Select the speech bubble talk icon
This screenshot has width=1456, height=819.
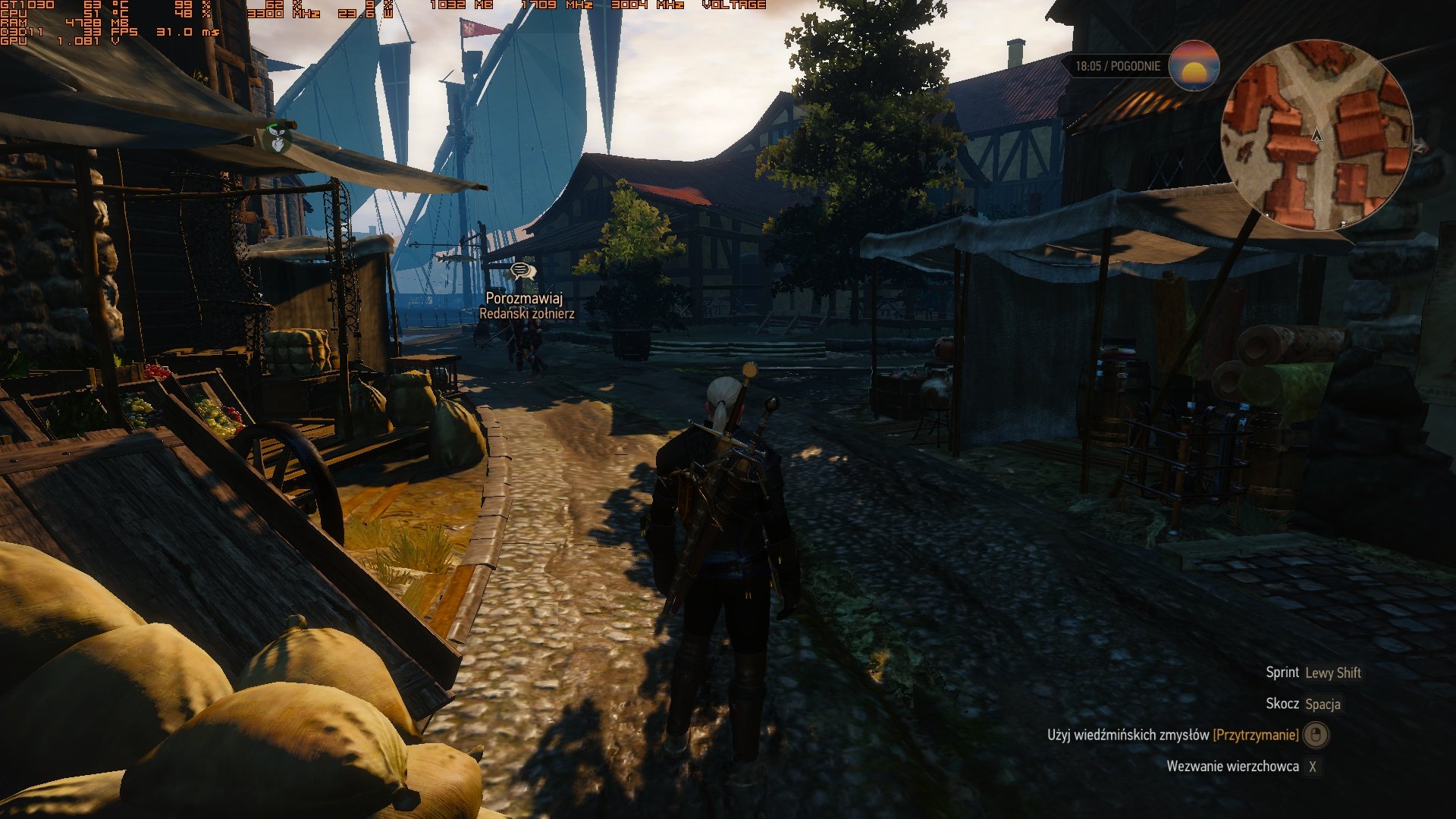tap(522, 271)
